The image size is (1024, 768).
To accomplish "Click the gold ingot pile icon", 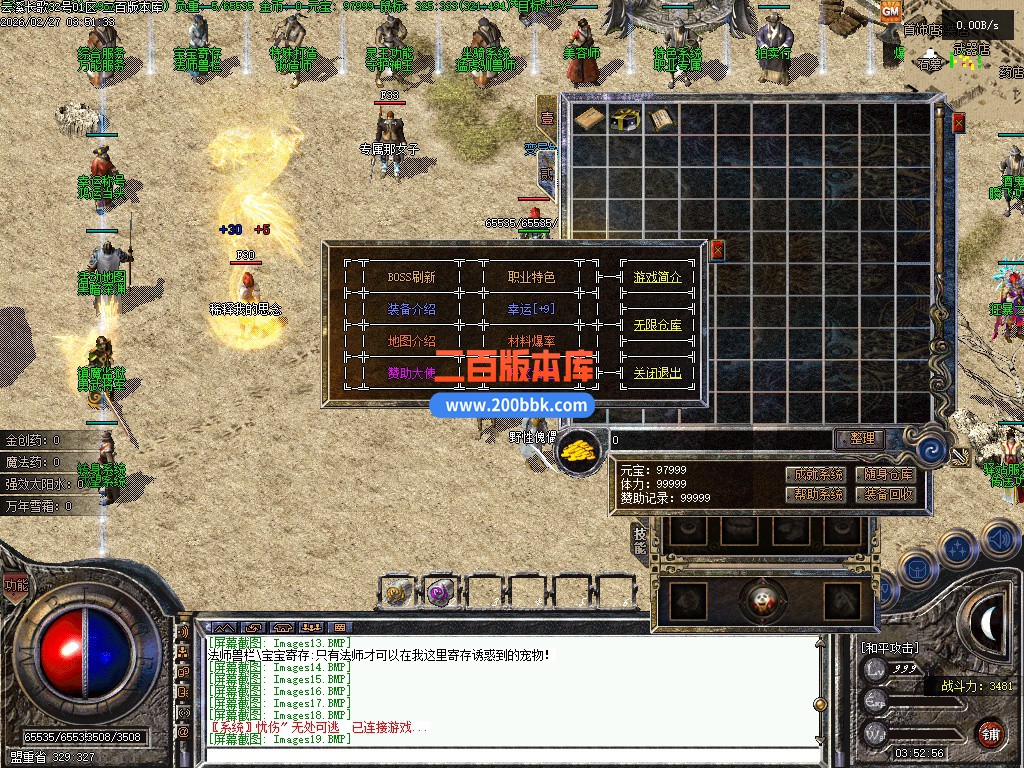I will point(578,451).
